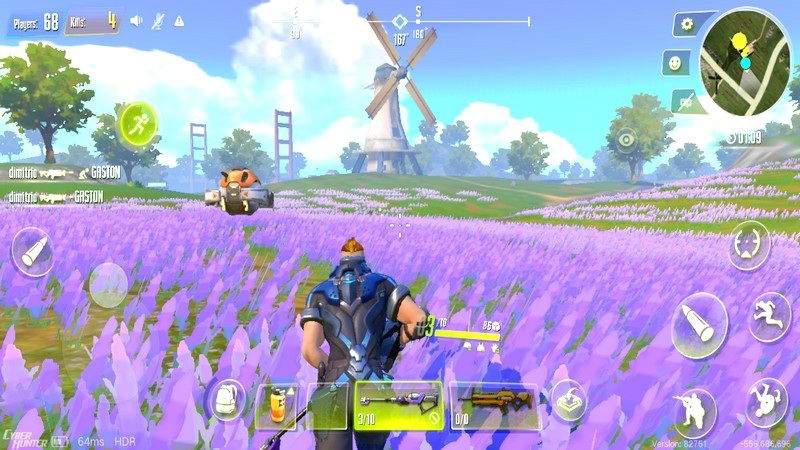This screenshot has width=800, height=450.
Task: Switch to the golden rifle slot showing 0/0
Action: coord(493,406)
